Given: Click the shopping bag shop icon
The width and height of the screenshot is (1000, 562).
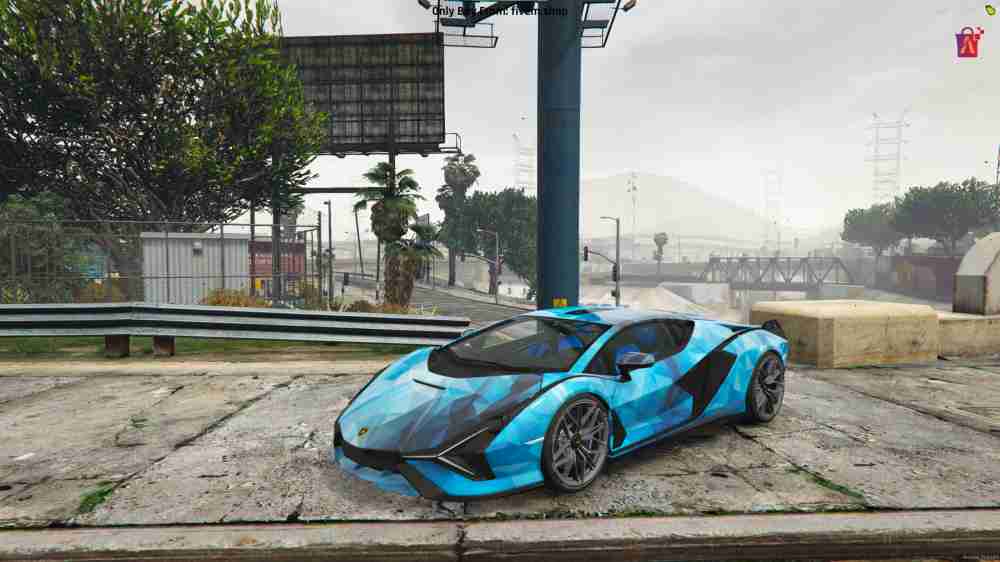Looking at the screenshot, I should [x=968, y=43].
